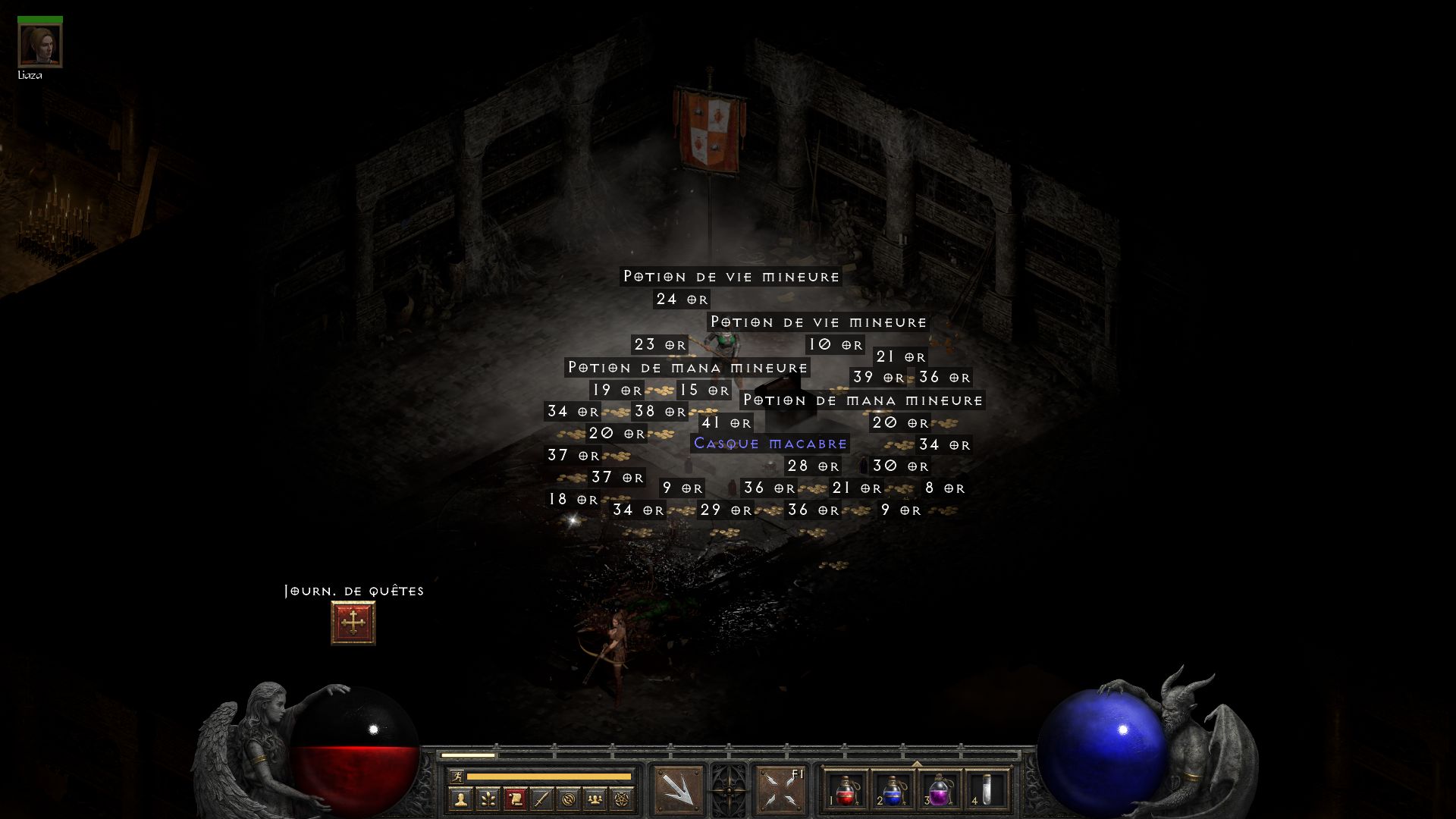Pick up the Casque macabre item label
This screenshot has width=1456, height=819.
click(x=770, y=444)
